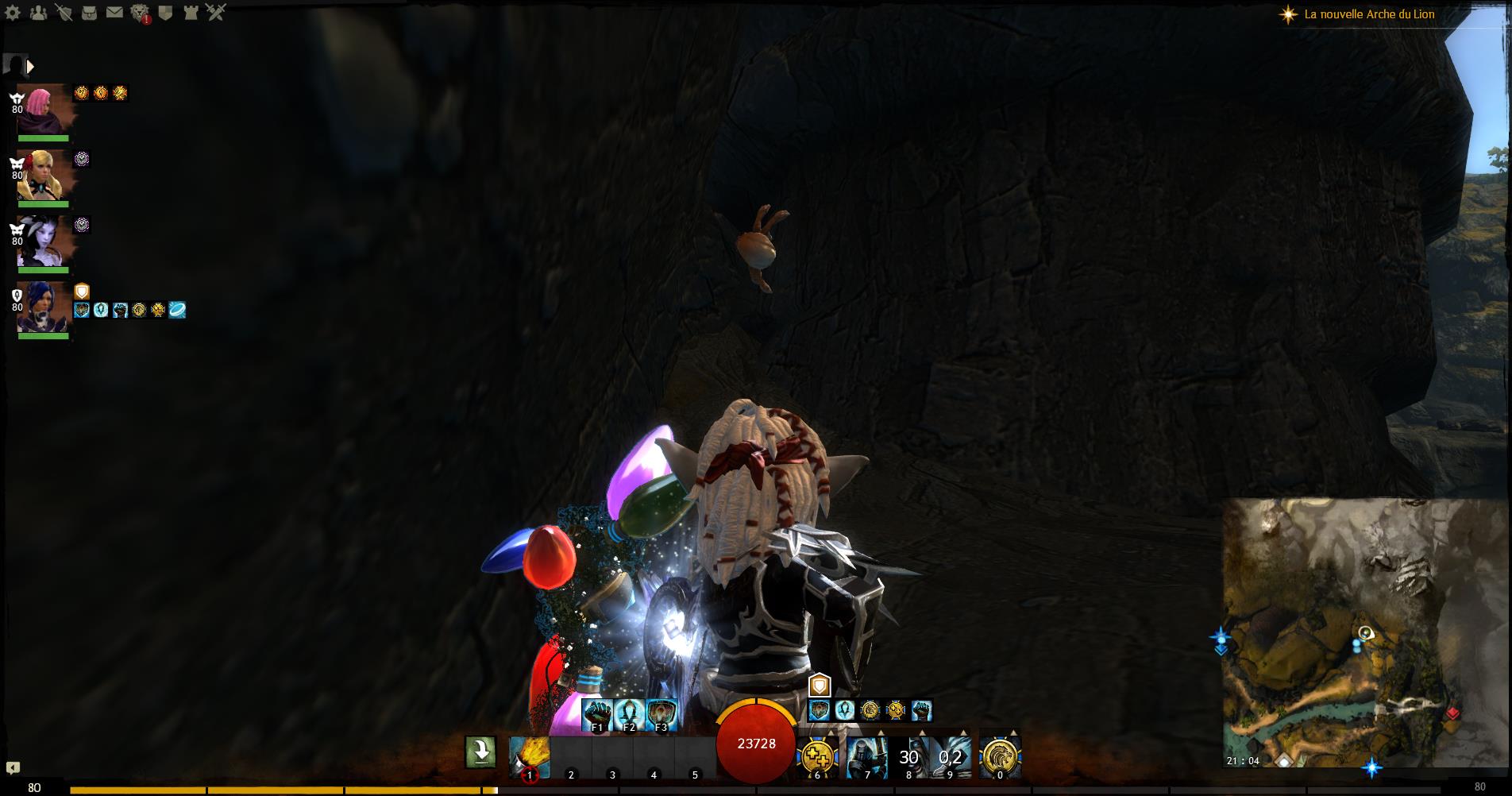1512x796 pixels.
Task: Use the golden healing skill in slot 6
Action: coord(817,758)
